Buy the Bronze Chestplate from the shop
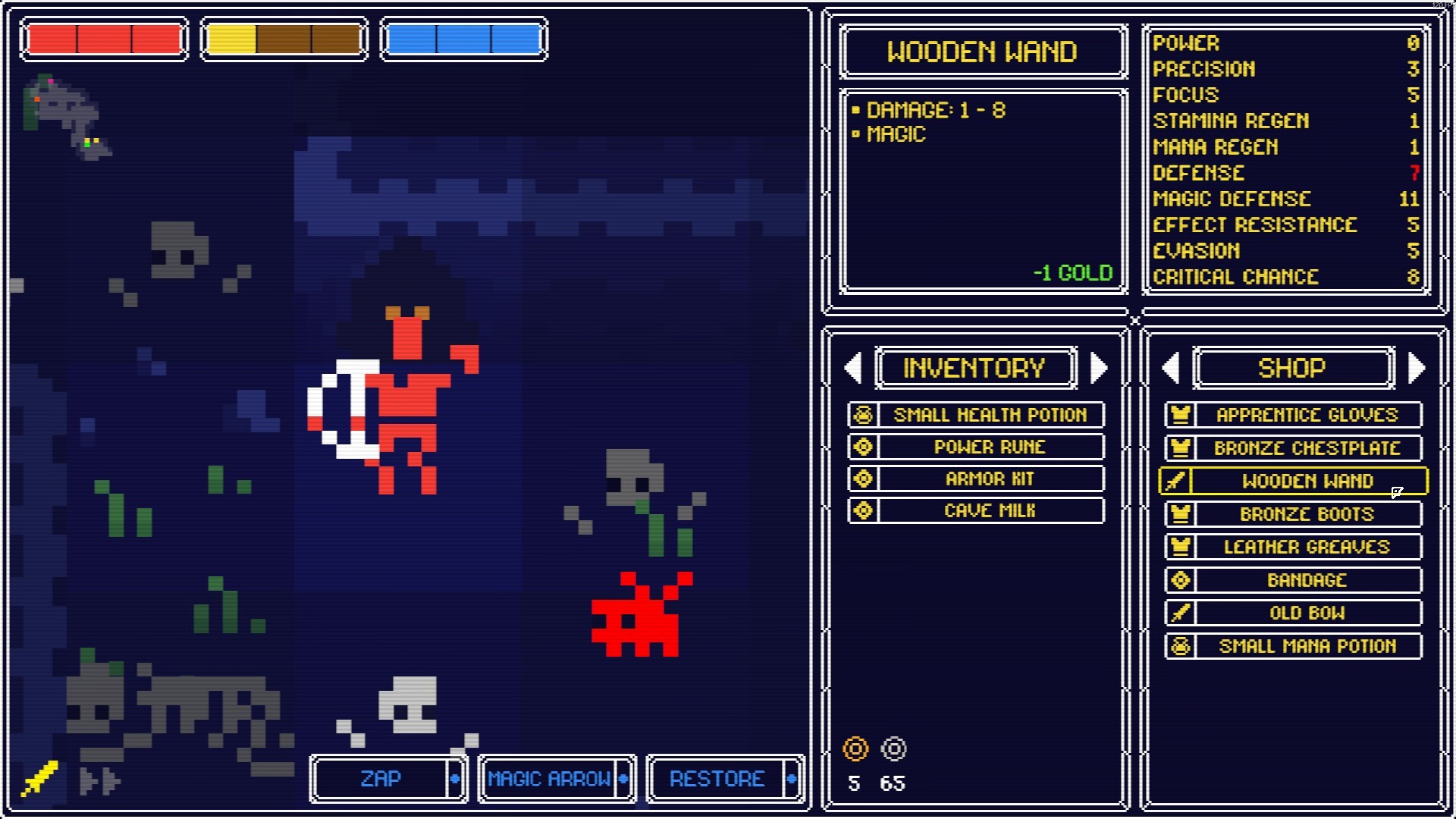 point(1307,448)
